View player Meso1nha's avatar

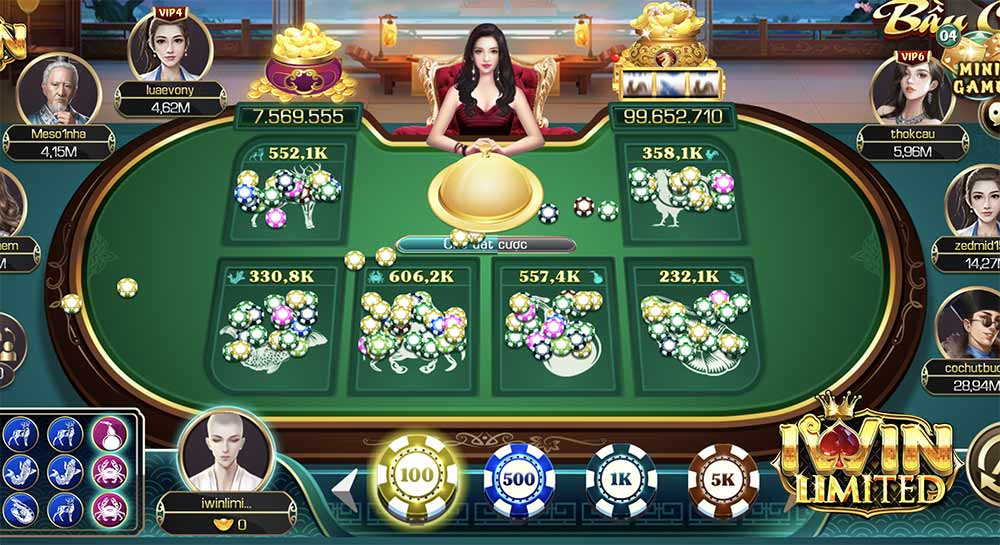[x=59, y=90]
